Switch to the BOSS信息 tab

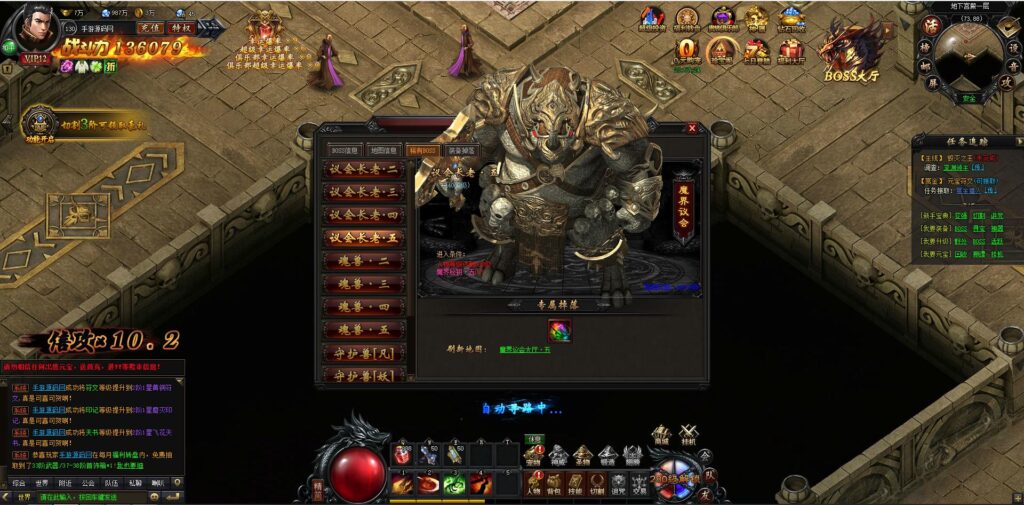point(343,151)
